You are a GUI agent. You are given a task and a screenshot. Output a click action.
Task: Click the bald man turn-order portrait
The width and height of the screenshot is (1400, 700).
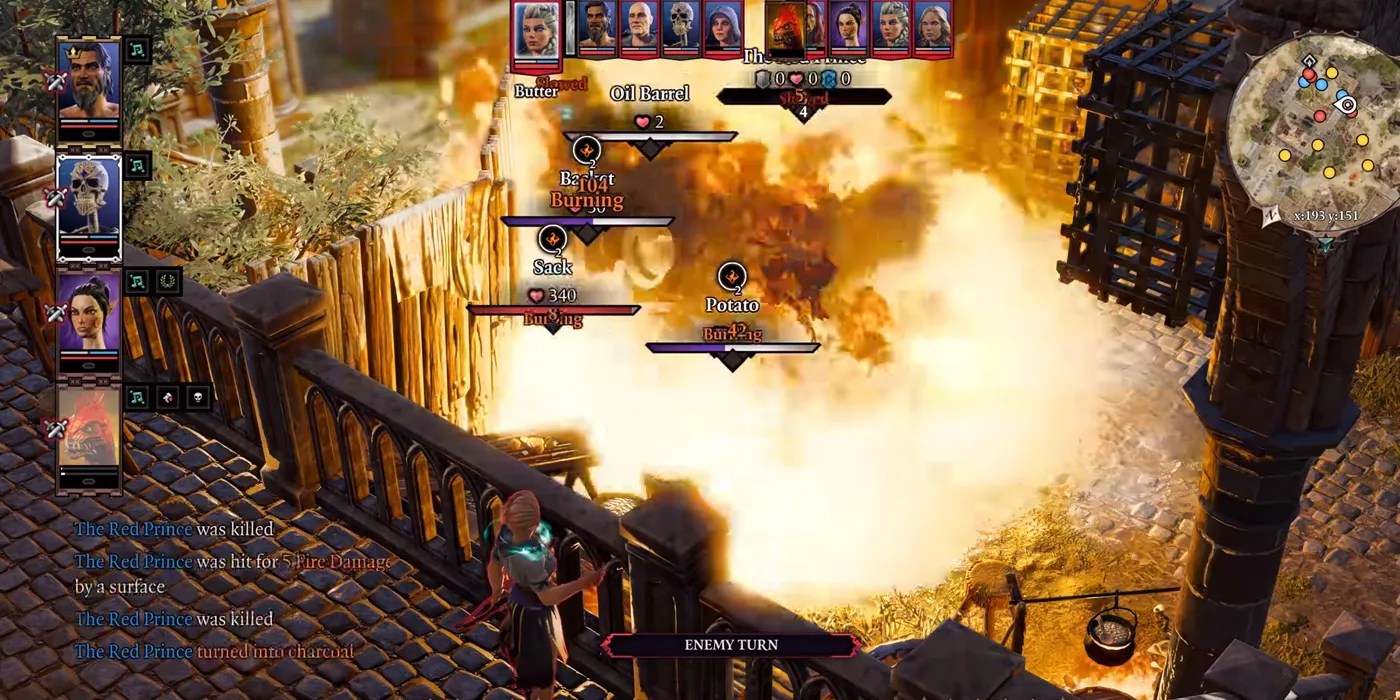[639, 27]
